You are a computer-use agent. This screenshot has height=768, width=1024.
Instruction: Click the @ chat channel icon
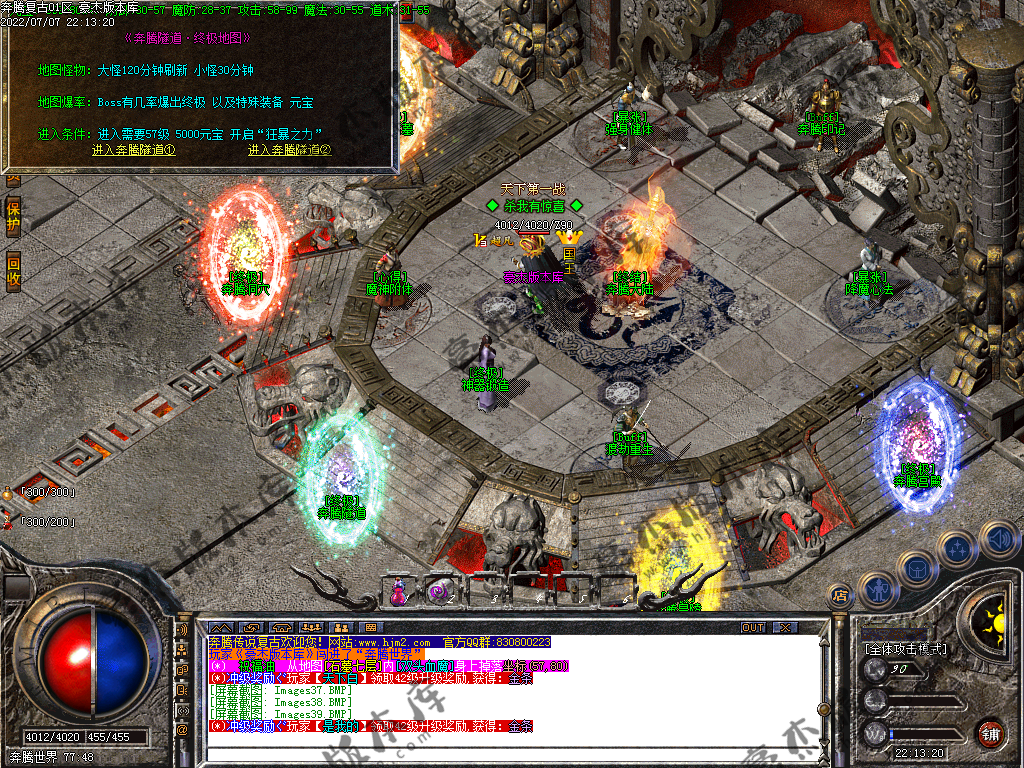(x=183, y=731)
